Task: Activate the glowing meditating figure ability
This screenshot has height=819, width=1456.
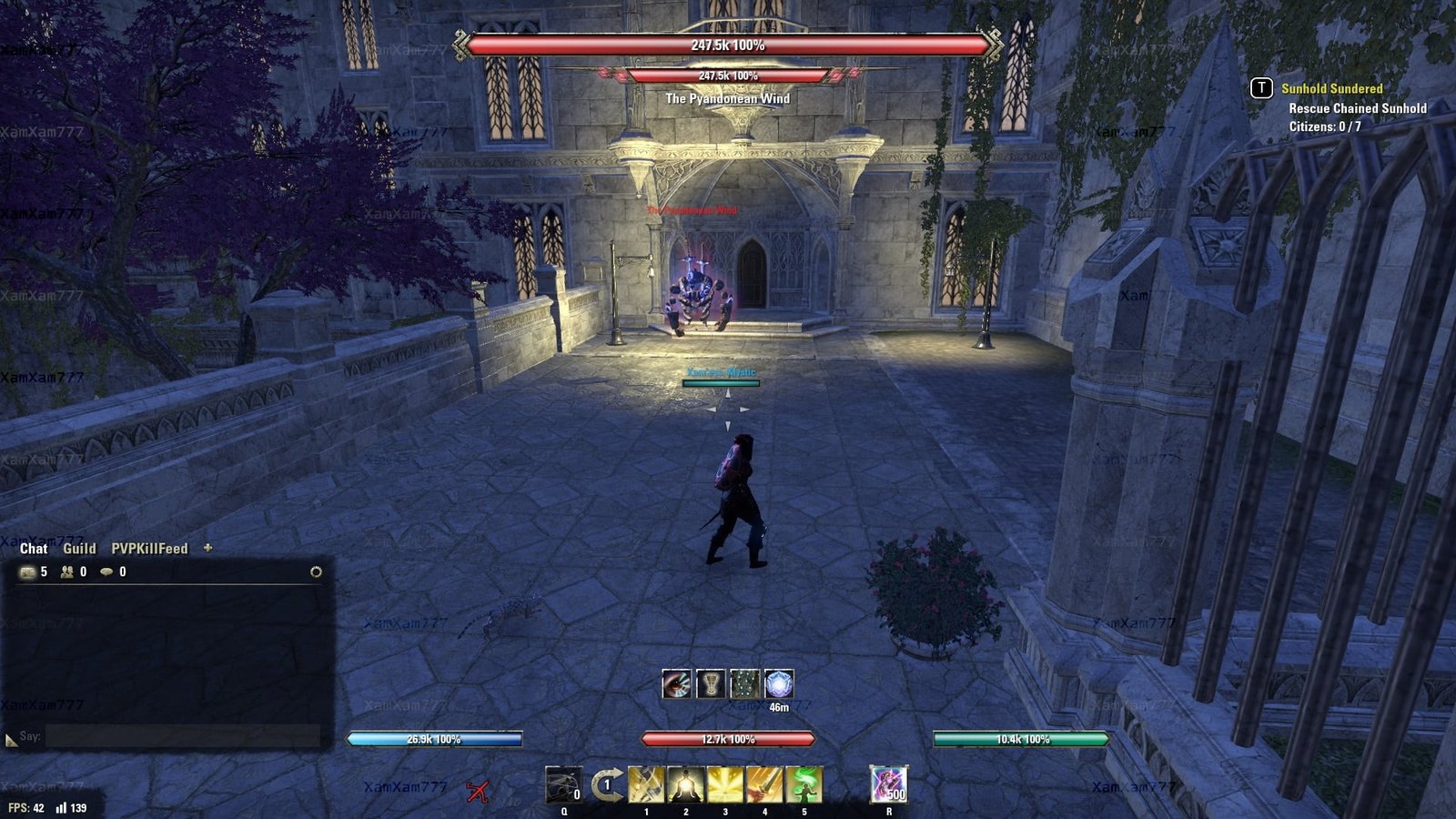Action: (685, 784)
